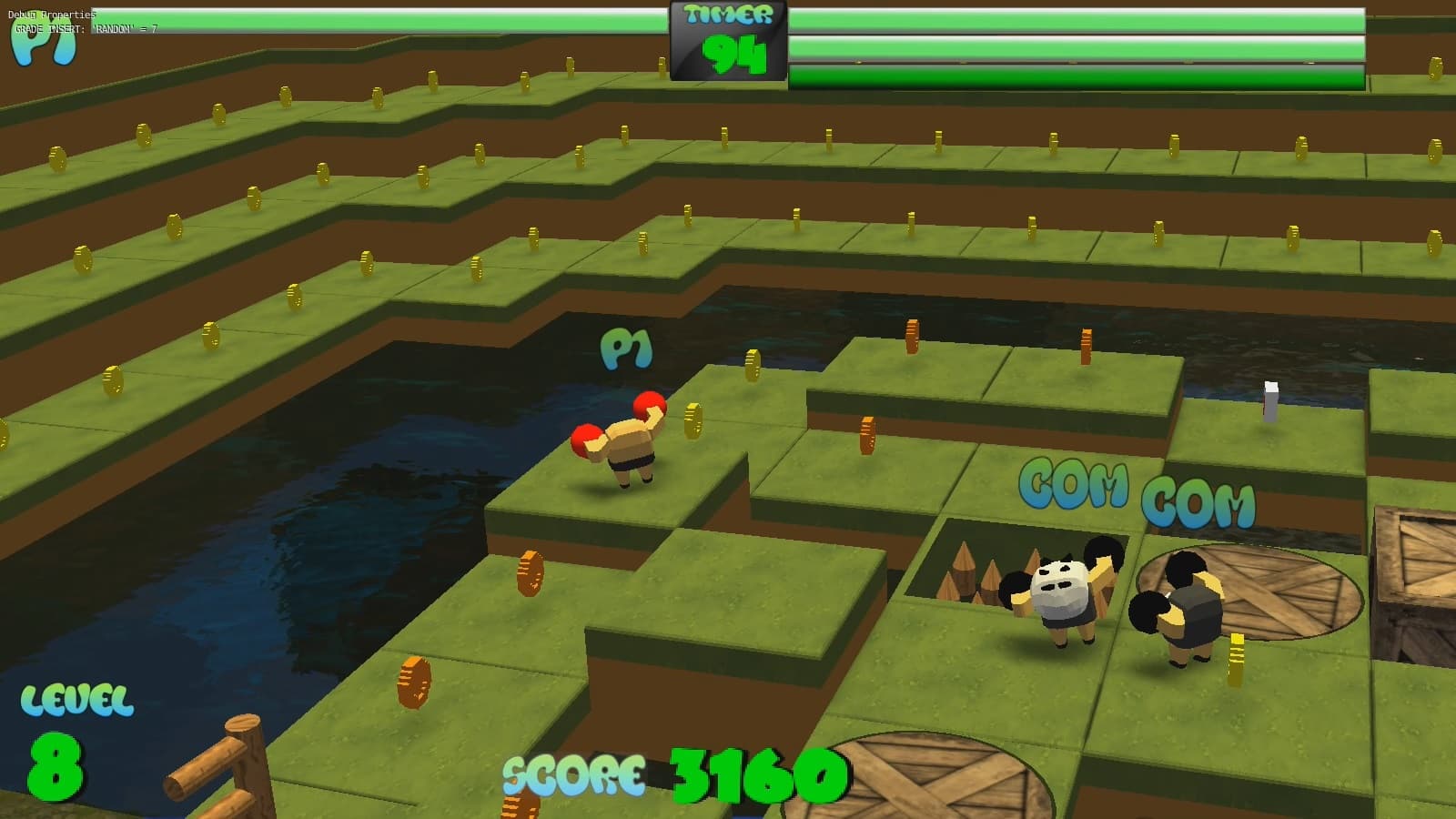Click the P1 floating name tag above the character
The height and width of the screenshot is (819, 1456).
625,349
